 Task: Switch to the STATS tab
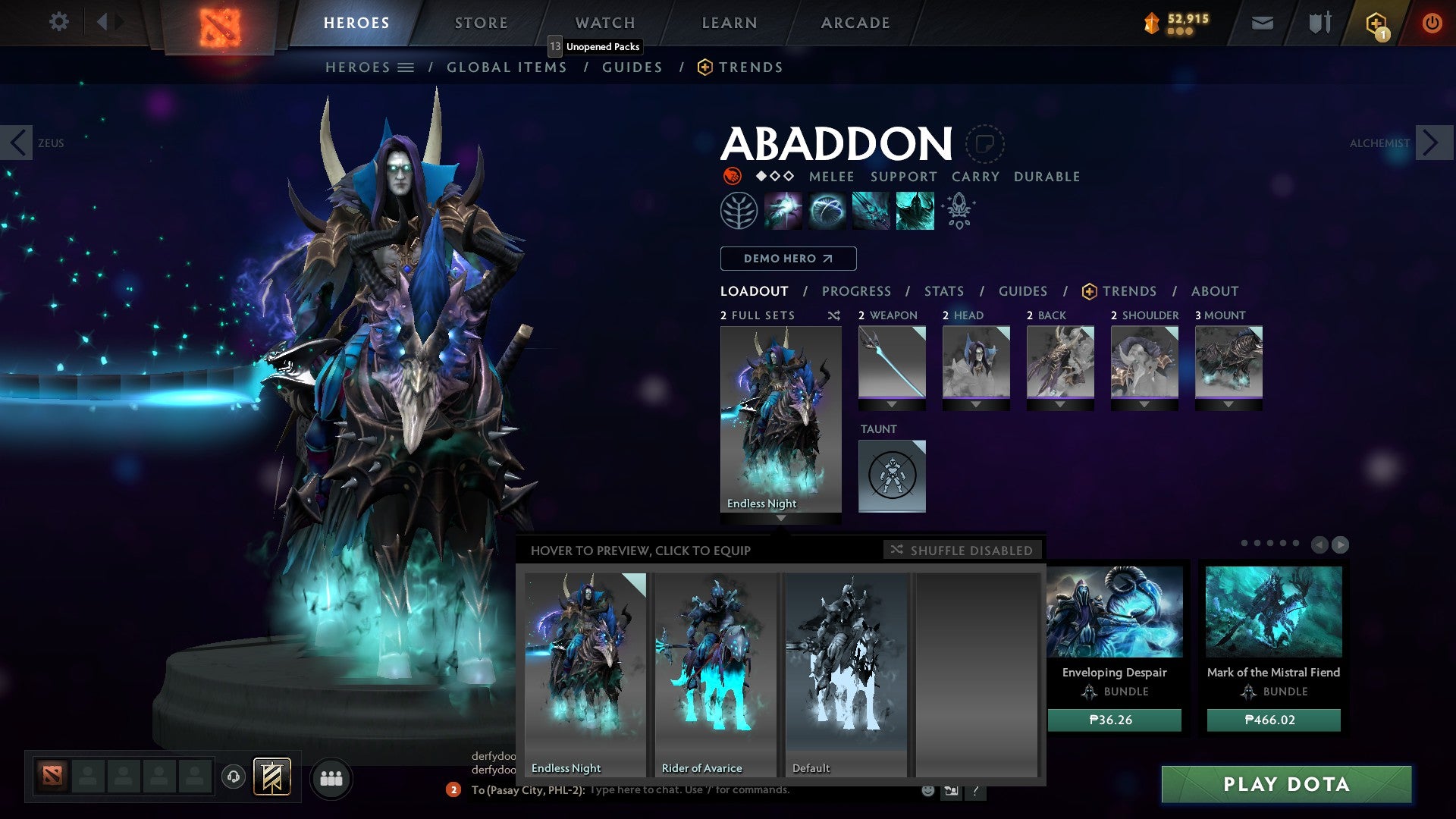click(x=944, y=290)
